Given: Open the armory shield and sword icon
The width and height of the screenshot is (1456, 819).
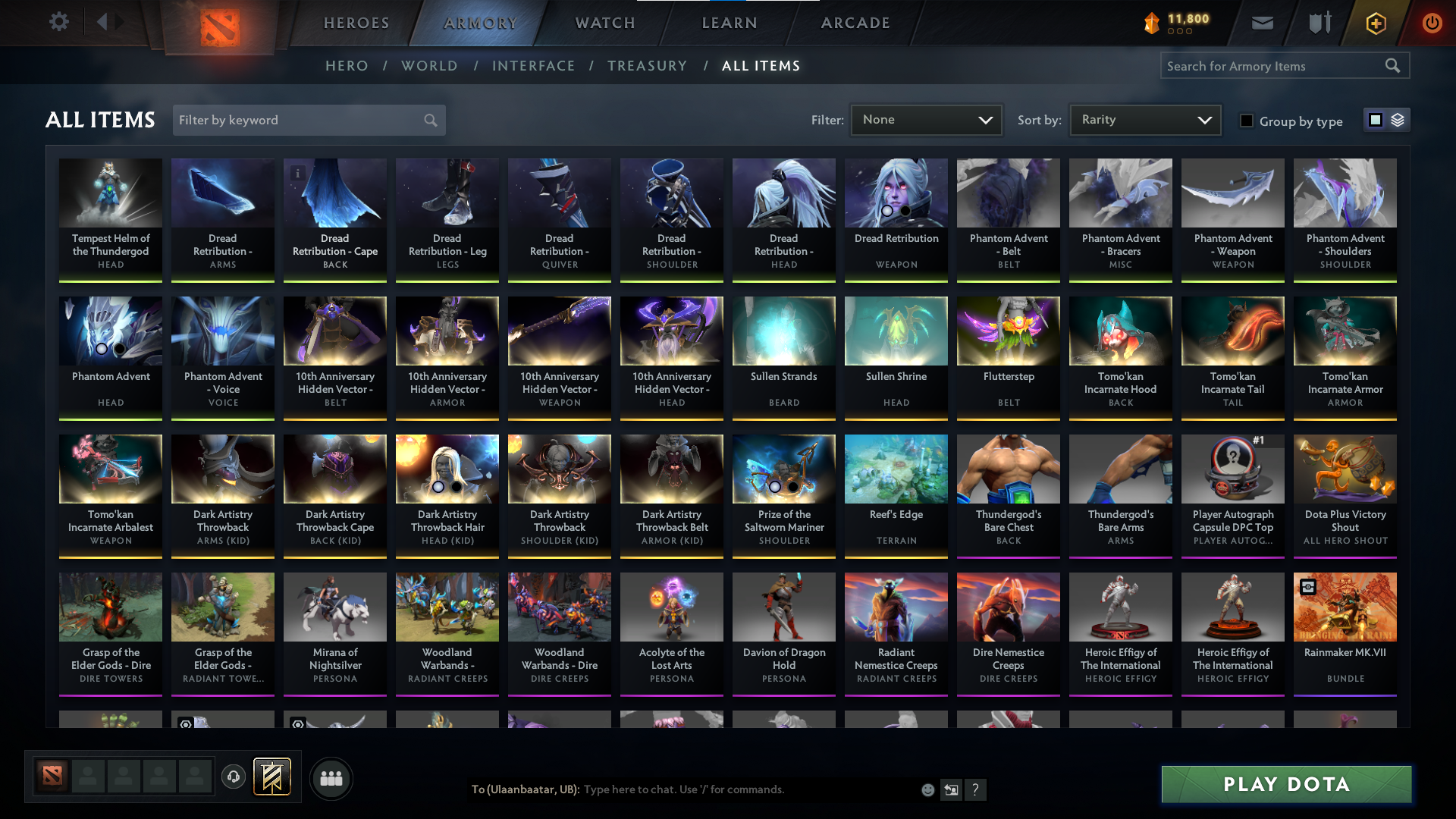Looking at the screenshot, I should pos(1319,23).
